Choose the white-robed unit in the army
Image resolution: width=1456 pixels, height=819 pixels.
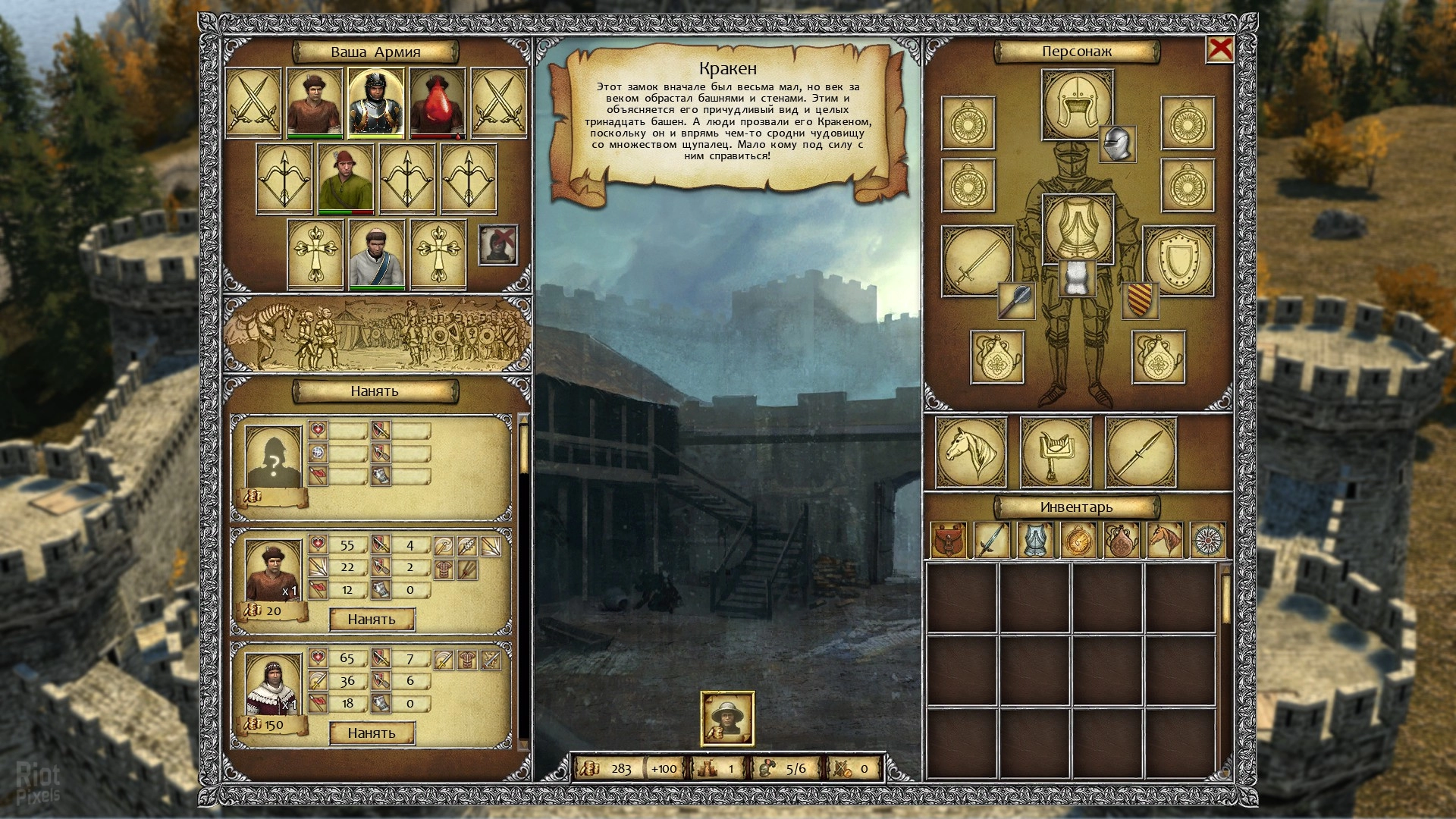(x=376, y=255)
